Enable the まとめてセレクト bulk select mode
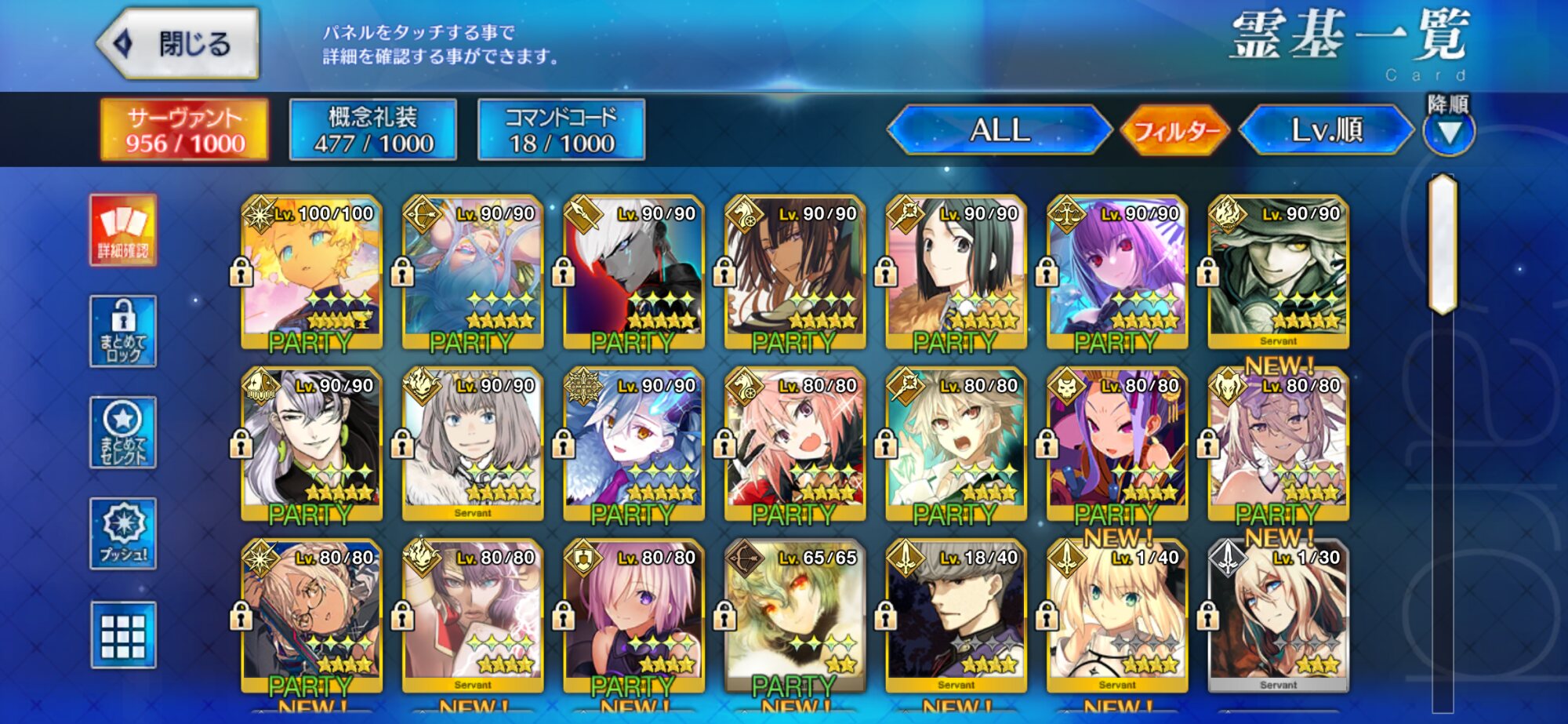The width and height of the screenshot is (1568, 724). 123,433
